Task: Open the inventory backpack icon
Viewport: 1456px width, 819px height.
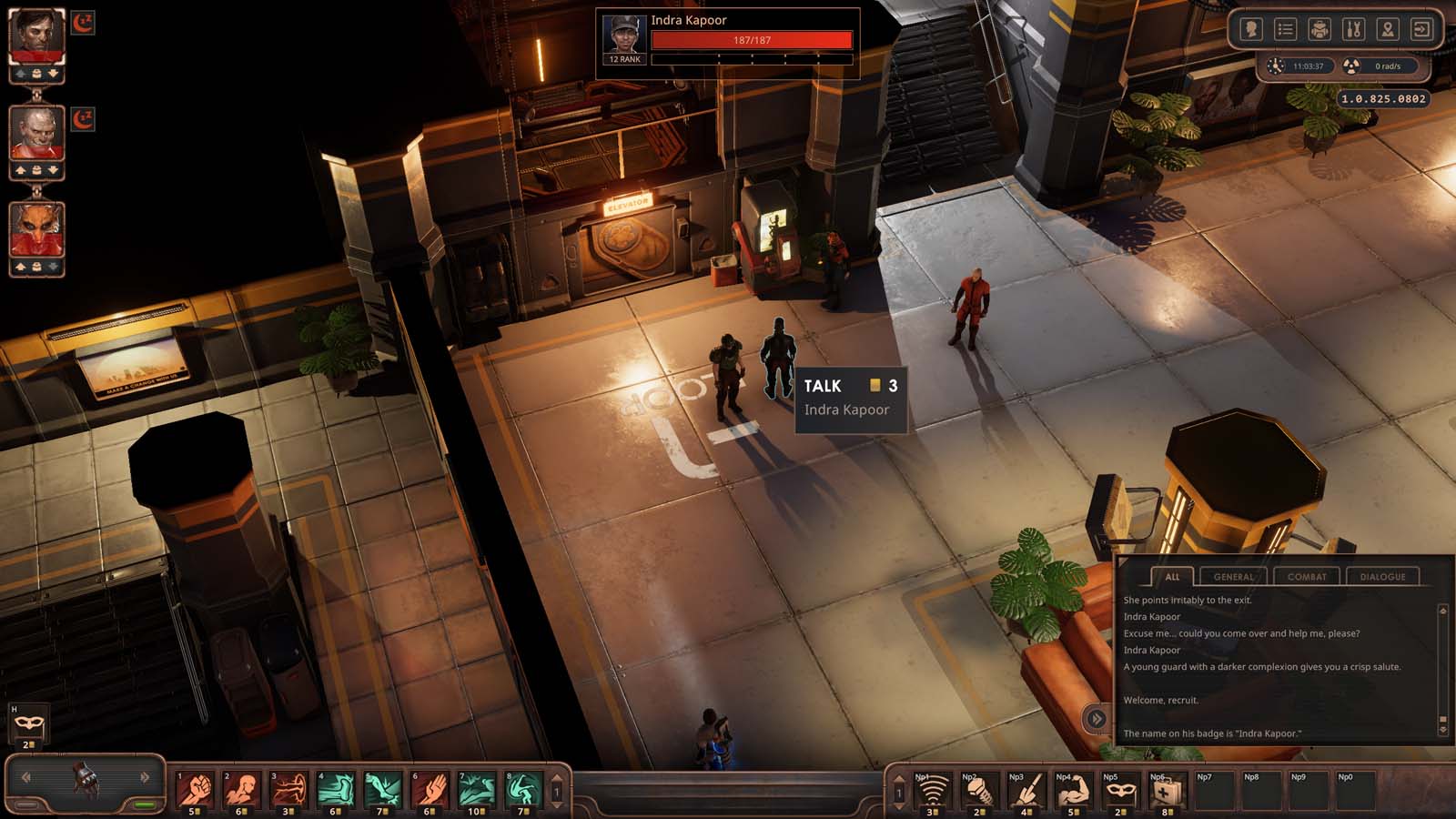Action: 1319,29
